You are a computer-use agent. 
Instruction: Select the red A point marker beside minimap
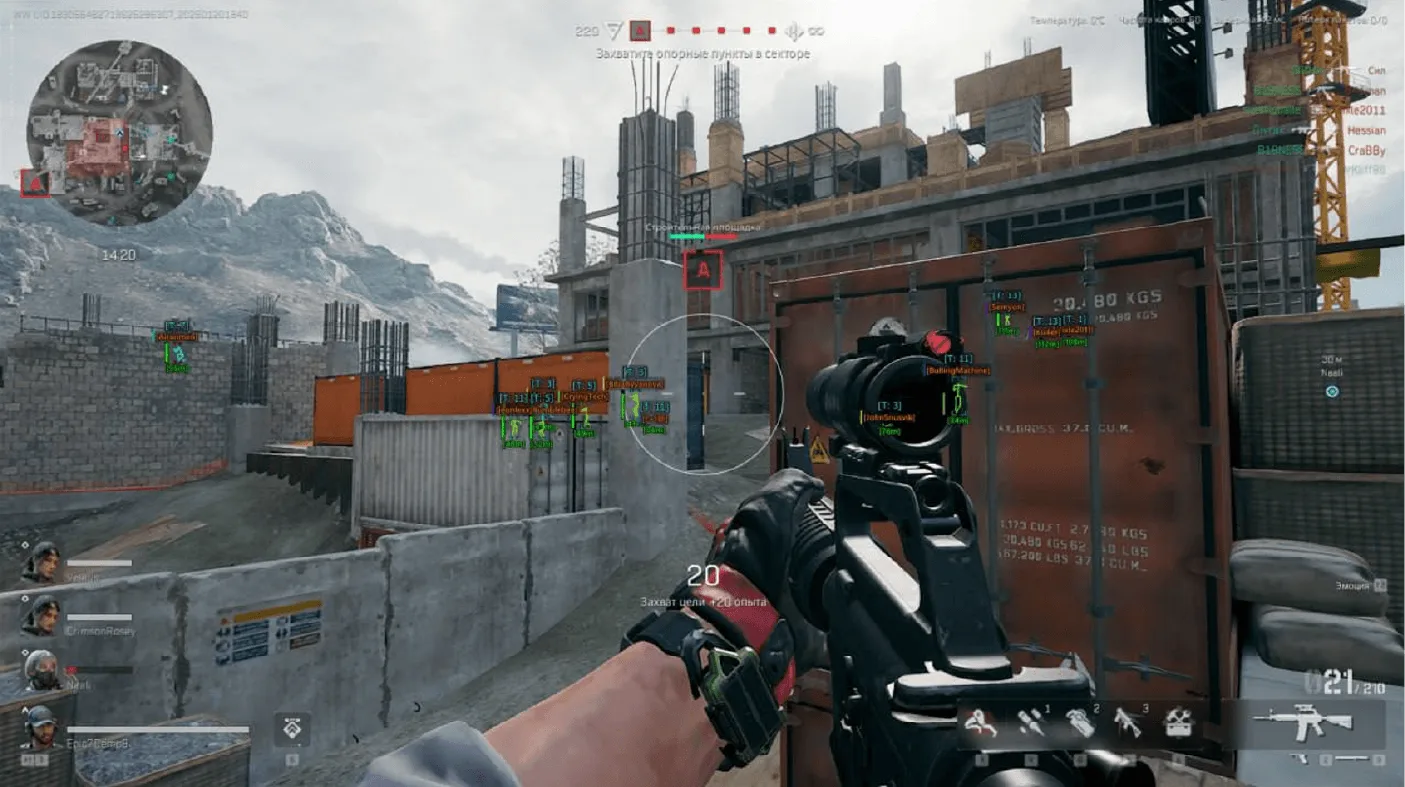pyautogui.click(x=34, y=183)
